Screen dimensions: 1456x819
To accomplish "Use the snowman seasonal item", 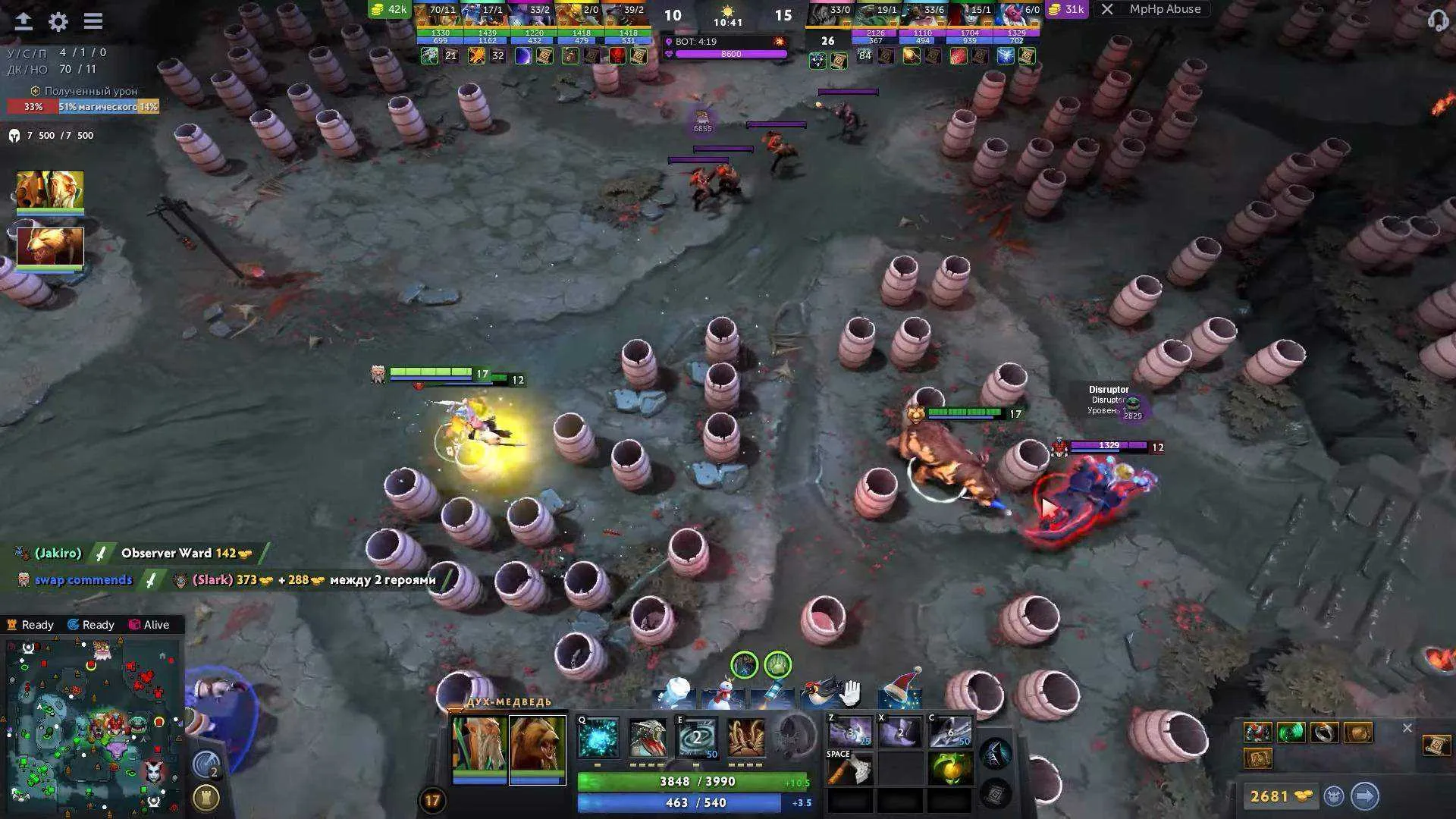I will click(723, 694).
